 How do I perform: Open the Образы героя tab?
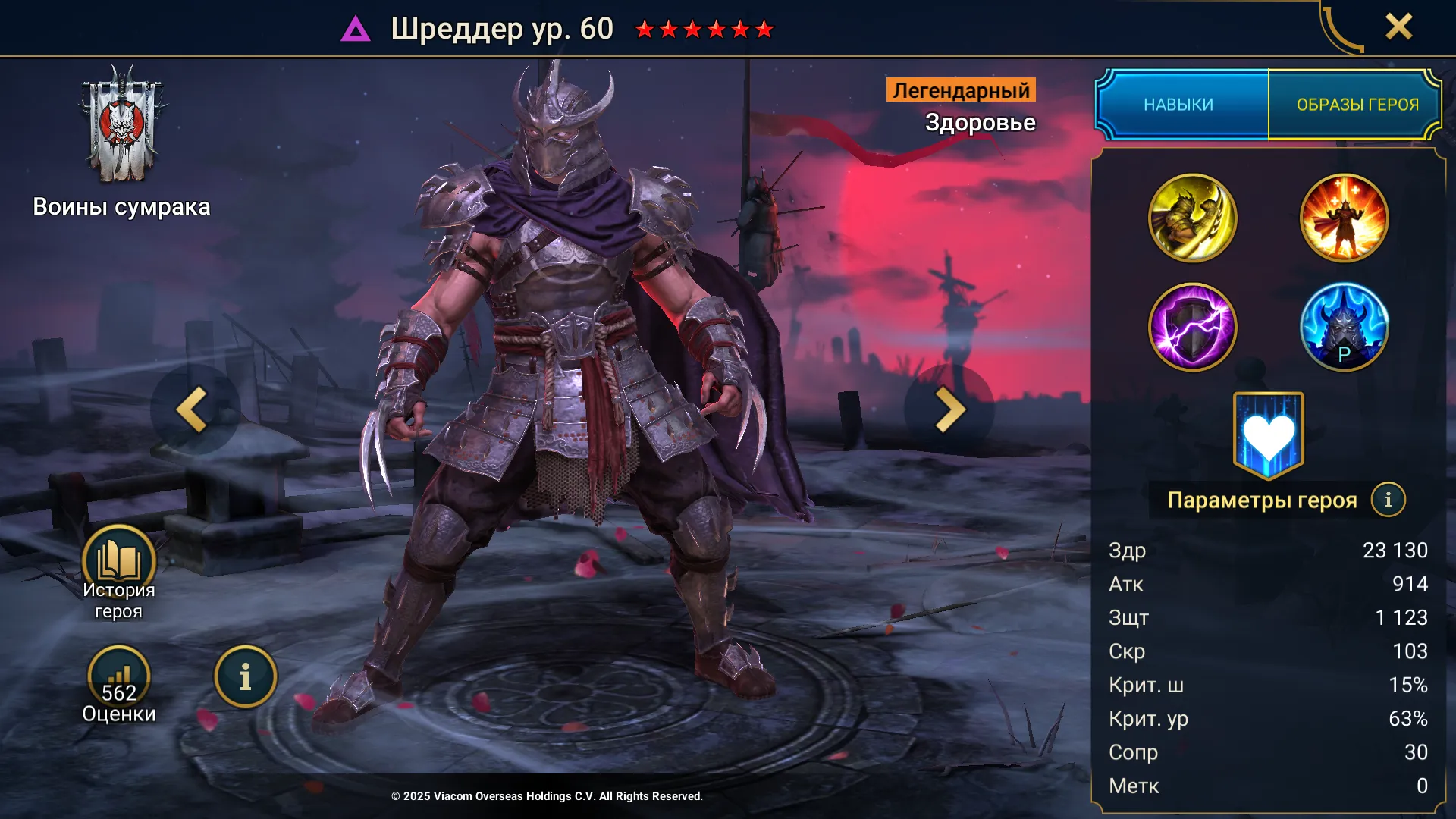coord(1357,105)
